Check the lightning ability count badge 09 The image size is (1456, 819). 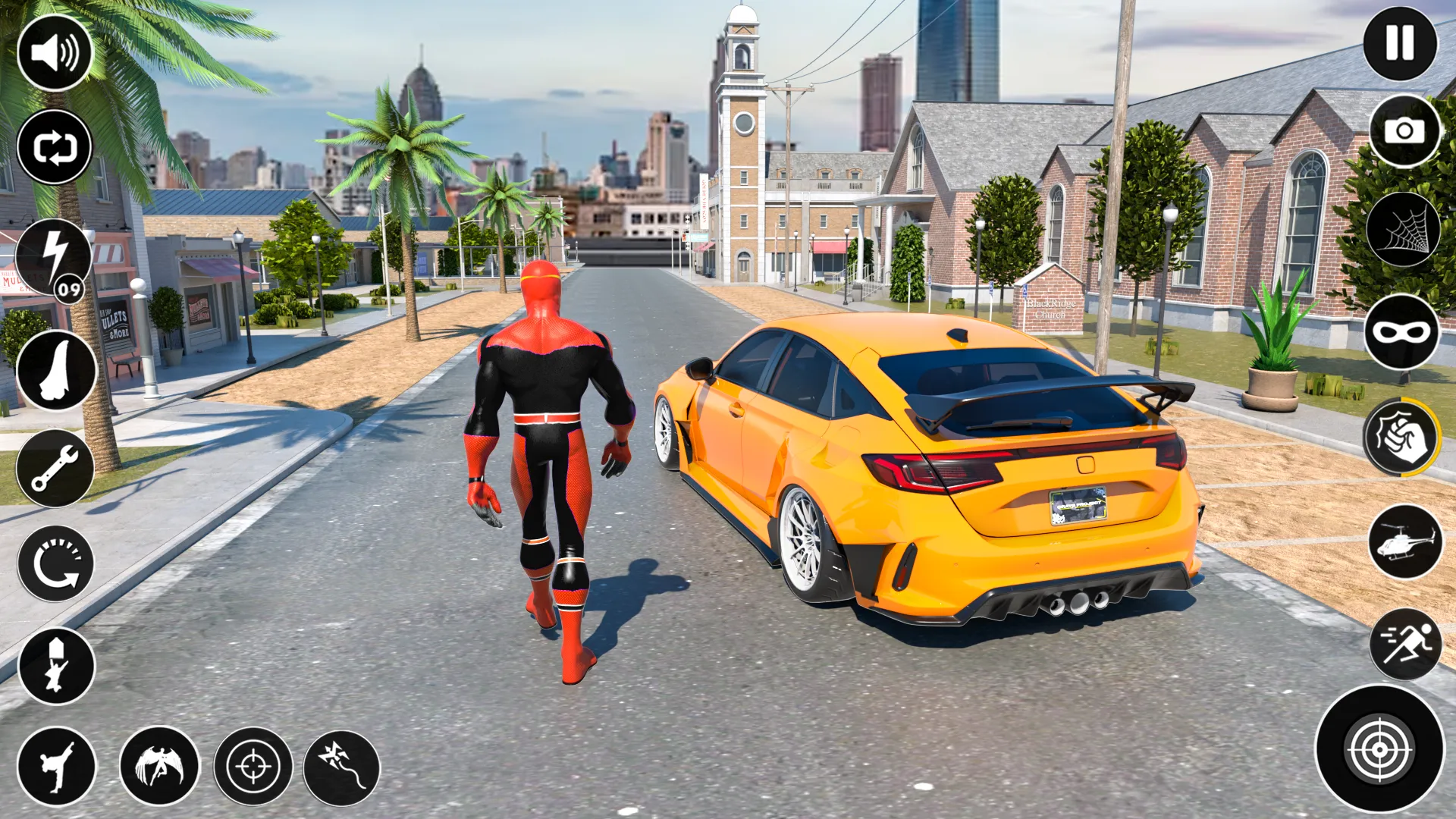pos(70,288)
